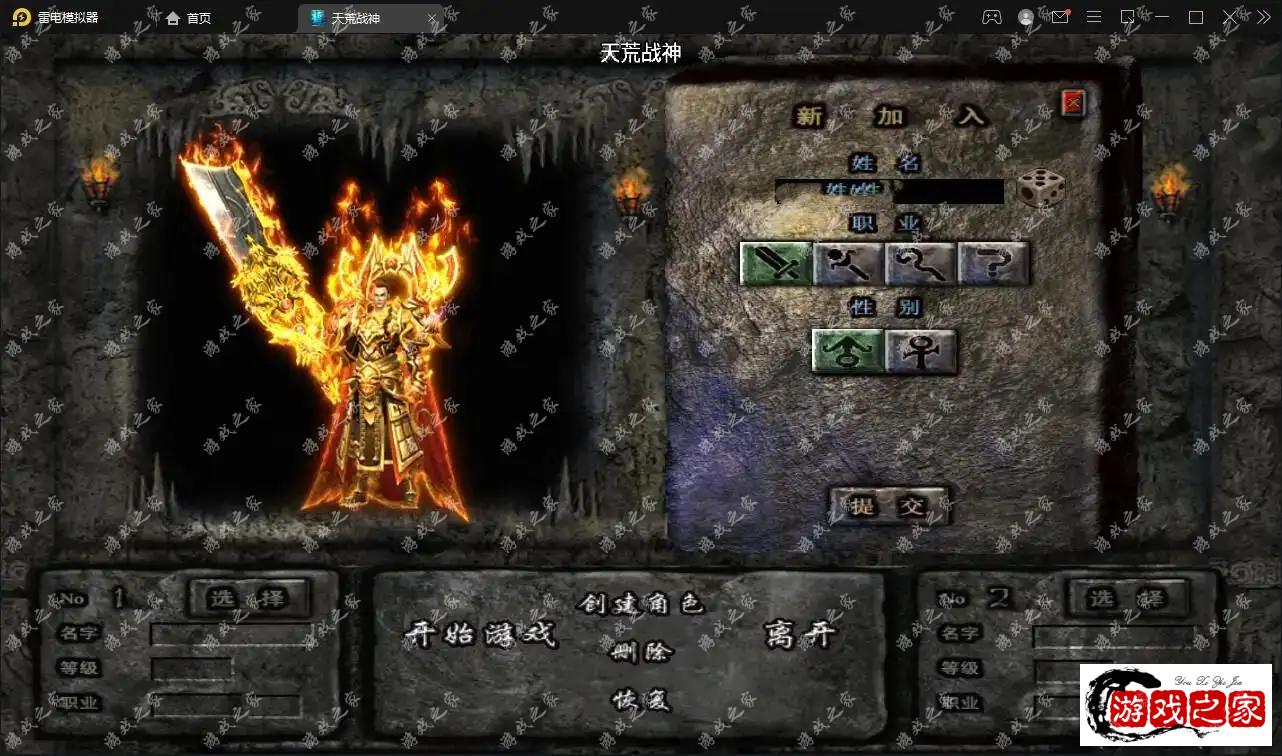
Task: Open 创建角色 to create a character
Action: [640, 604]
